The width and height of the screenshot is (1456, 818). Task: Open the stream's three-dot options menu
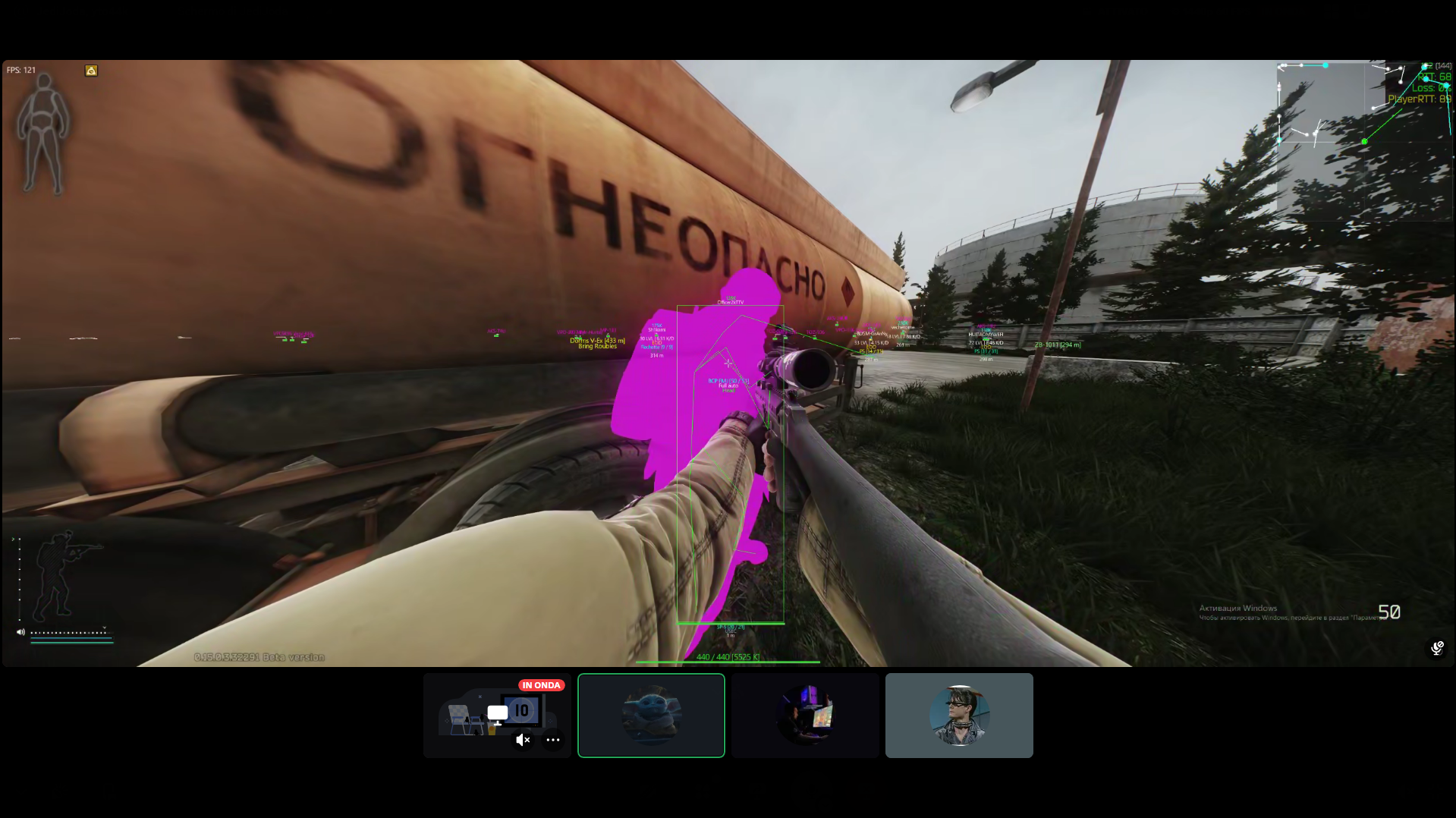tap(553, 740)
